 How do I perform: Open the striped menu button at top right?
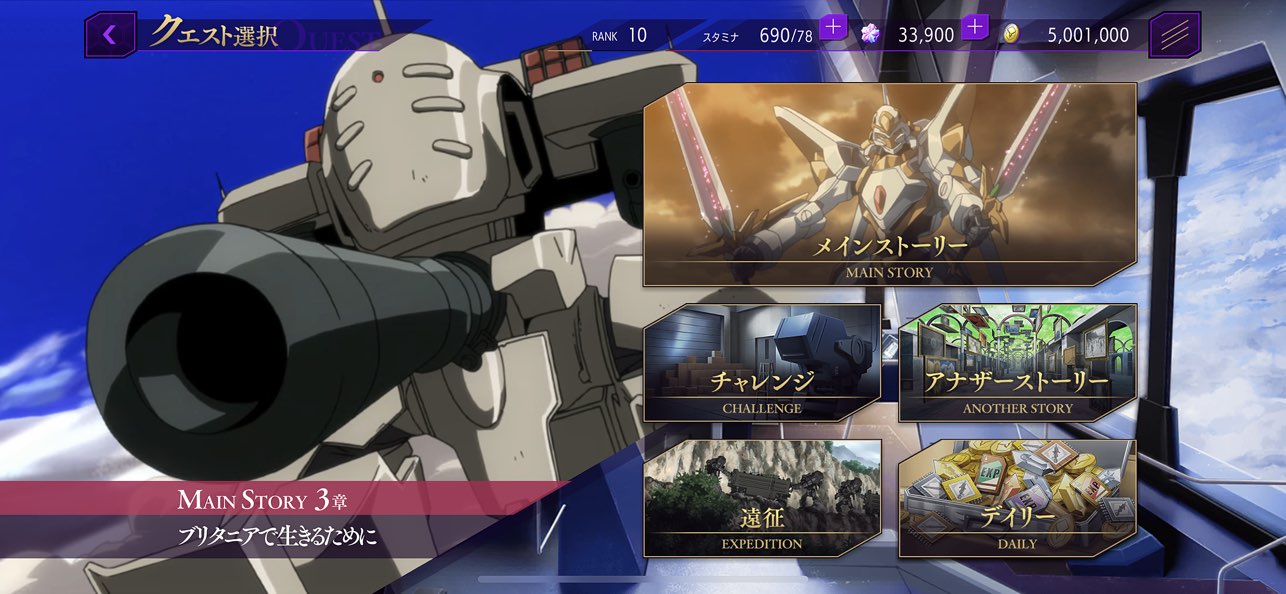1175,35
